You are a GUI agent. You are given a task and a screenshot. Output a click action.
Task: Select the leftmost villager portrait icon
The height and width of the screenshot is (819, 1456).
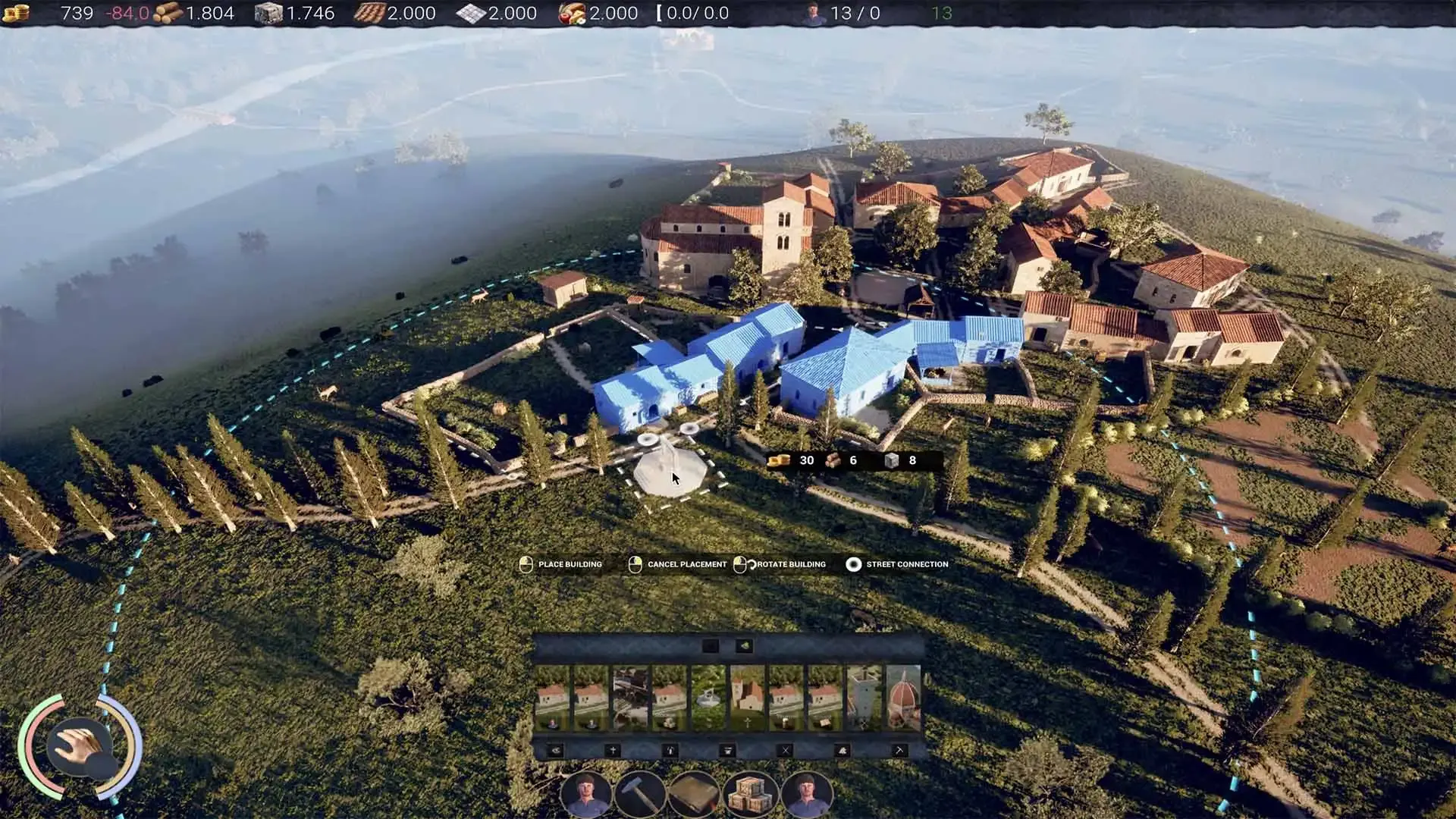587,795
